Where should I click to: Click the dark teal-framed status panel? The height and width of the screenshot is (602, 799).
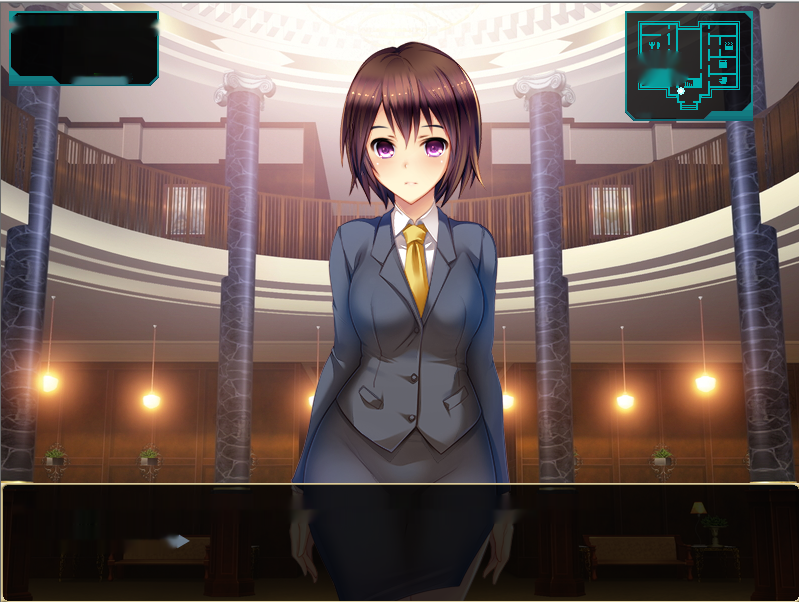coord(84,48)
